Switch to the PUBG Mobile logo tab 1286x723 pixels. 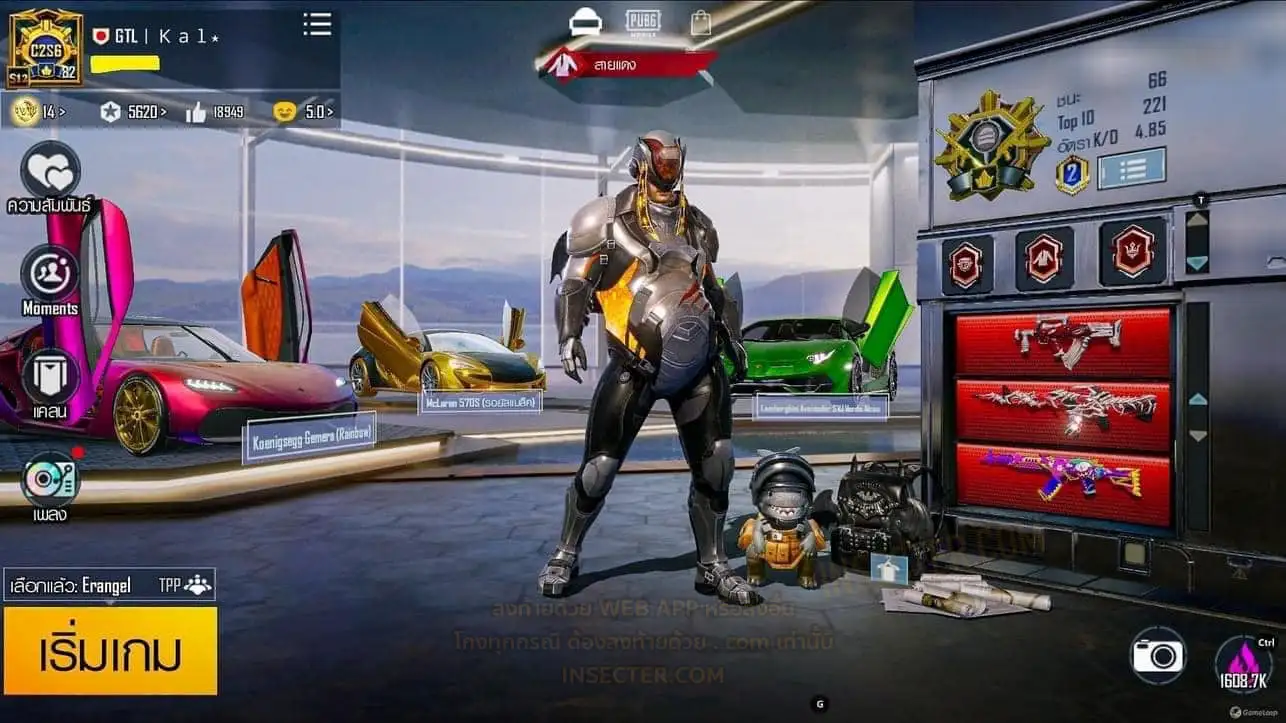pos(643,21)
